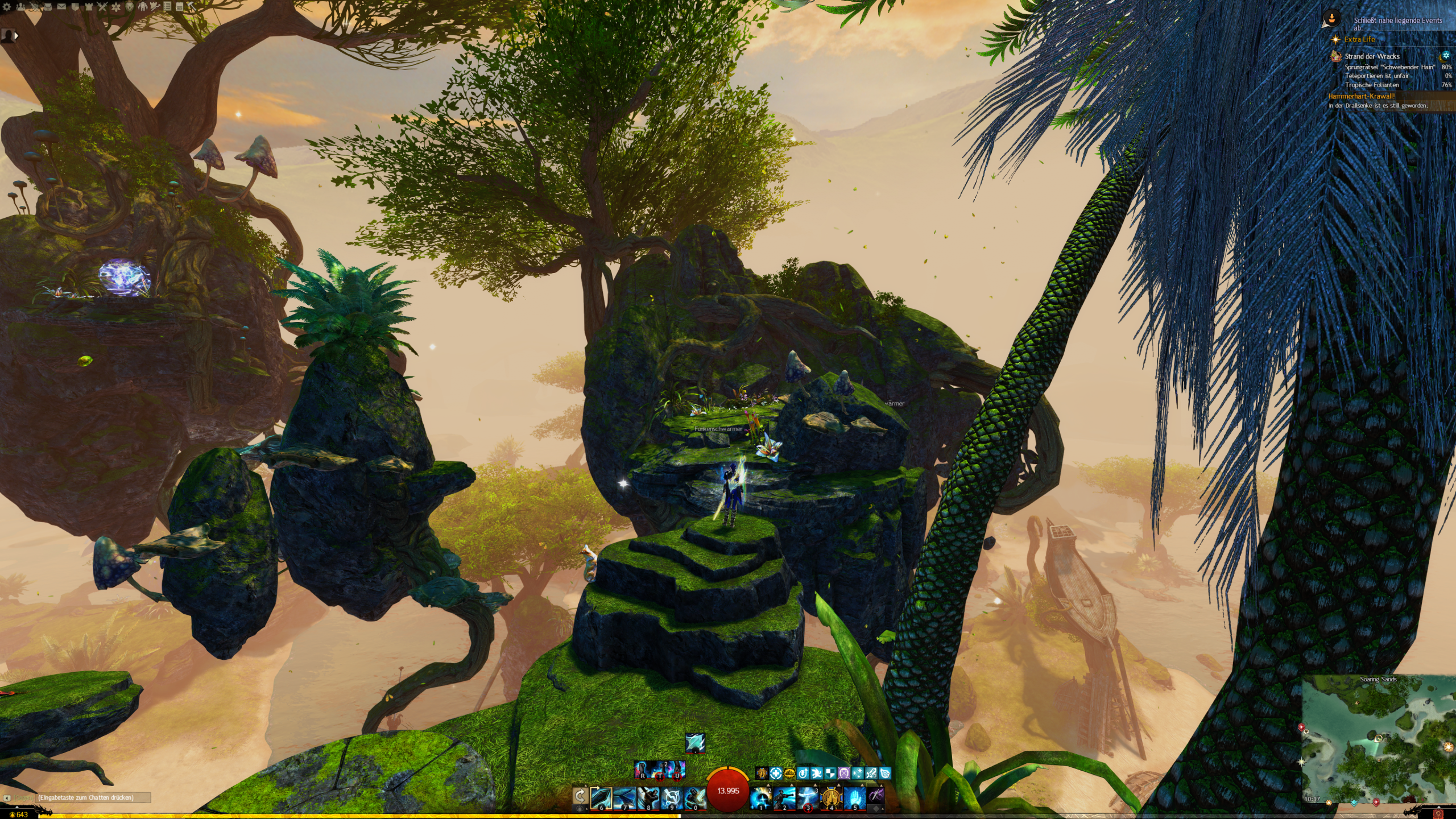This screenshot has height=819, width=1456.
Task: Click the weapon swap arrow button
Action: (x=580, y=797)
